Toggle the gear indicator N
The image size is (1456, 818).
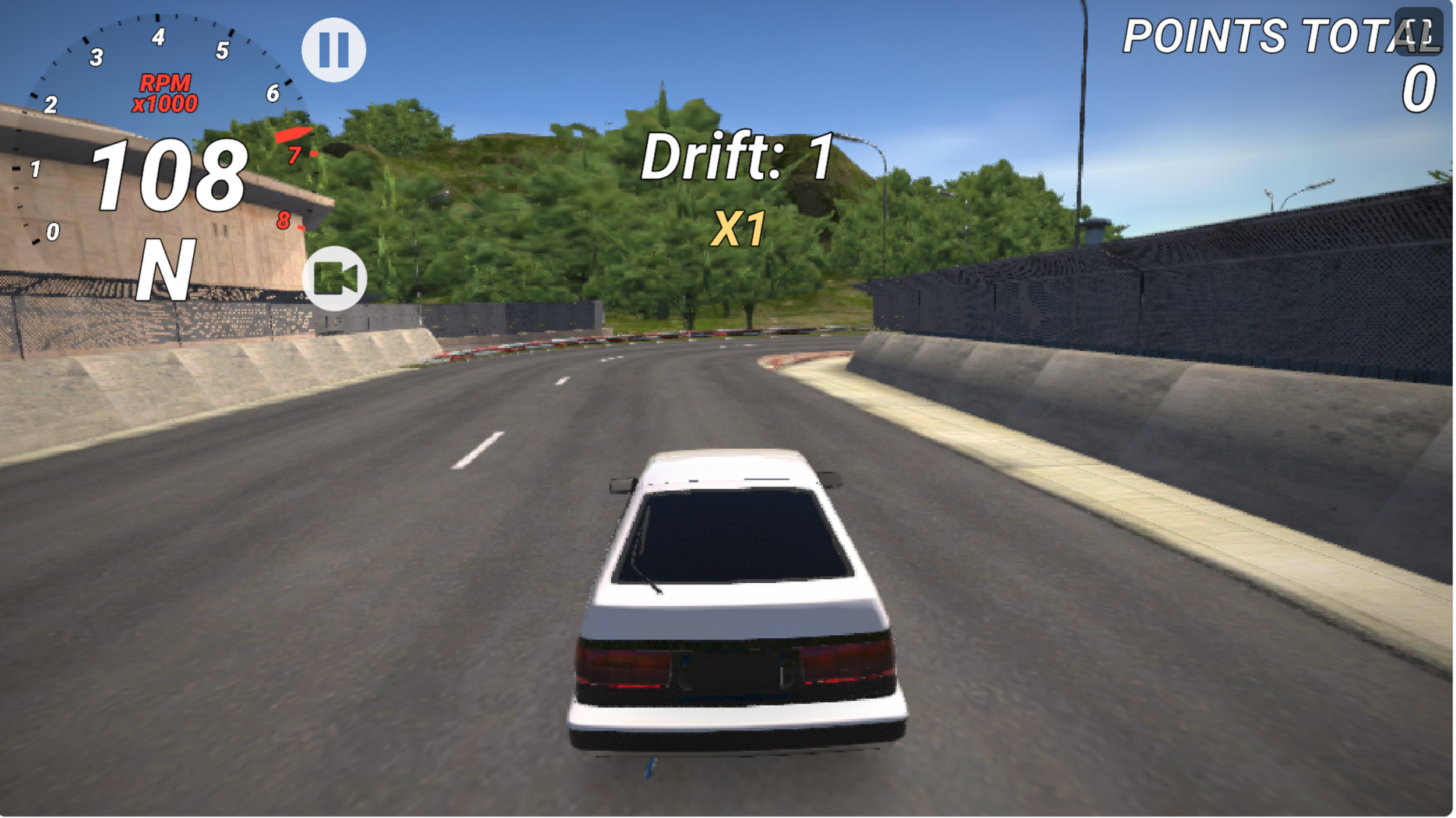click(x=166, y=269)
